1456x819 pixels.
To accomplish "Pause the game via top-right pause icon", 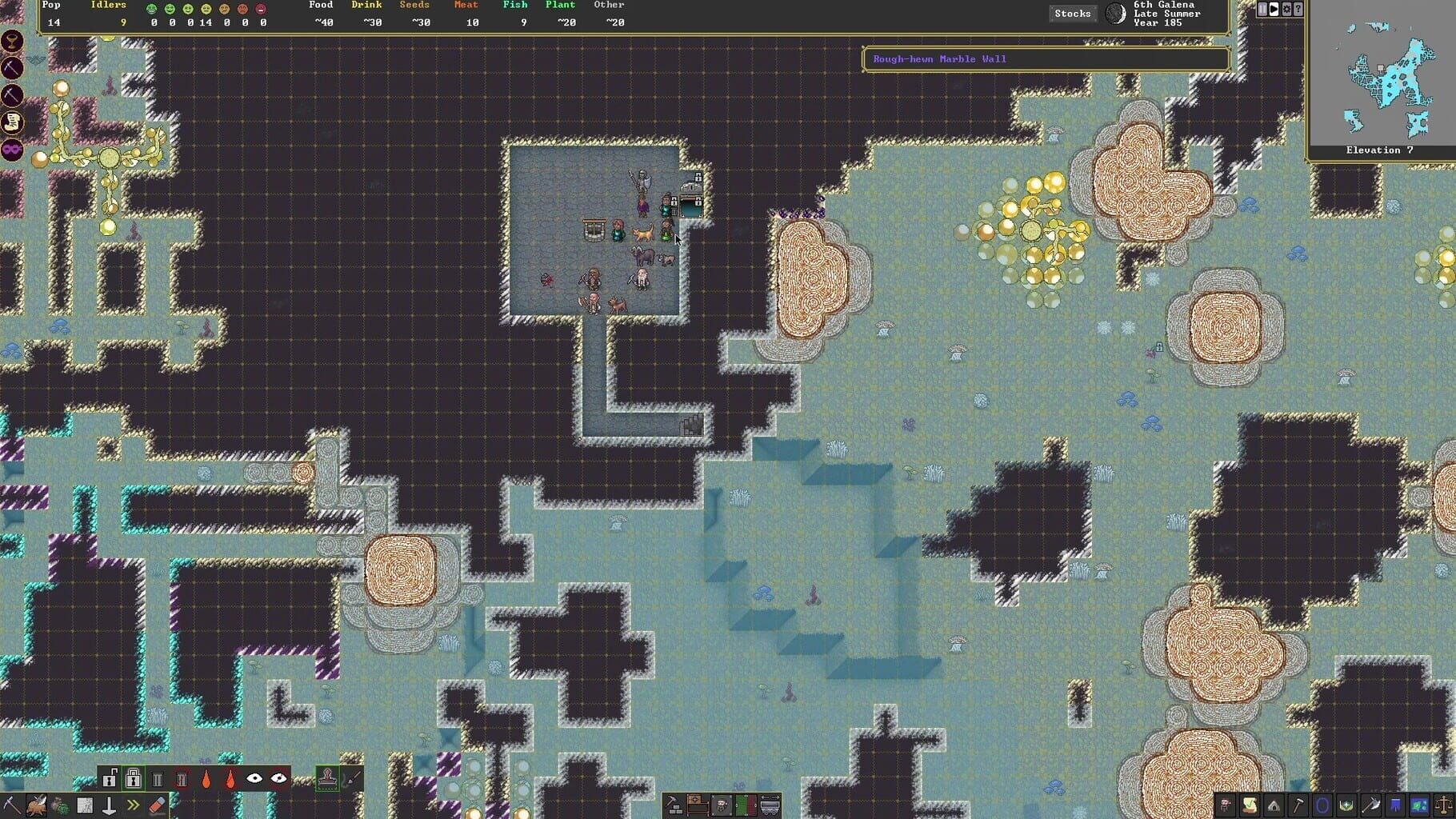I will 1262,9.
